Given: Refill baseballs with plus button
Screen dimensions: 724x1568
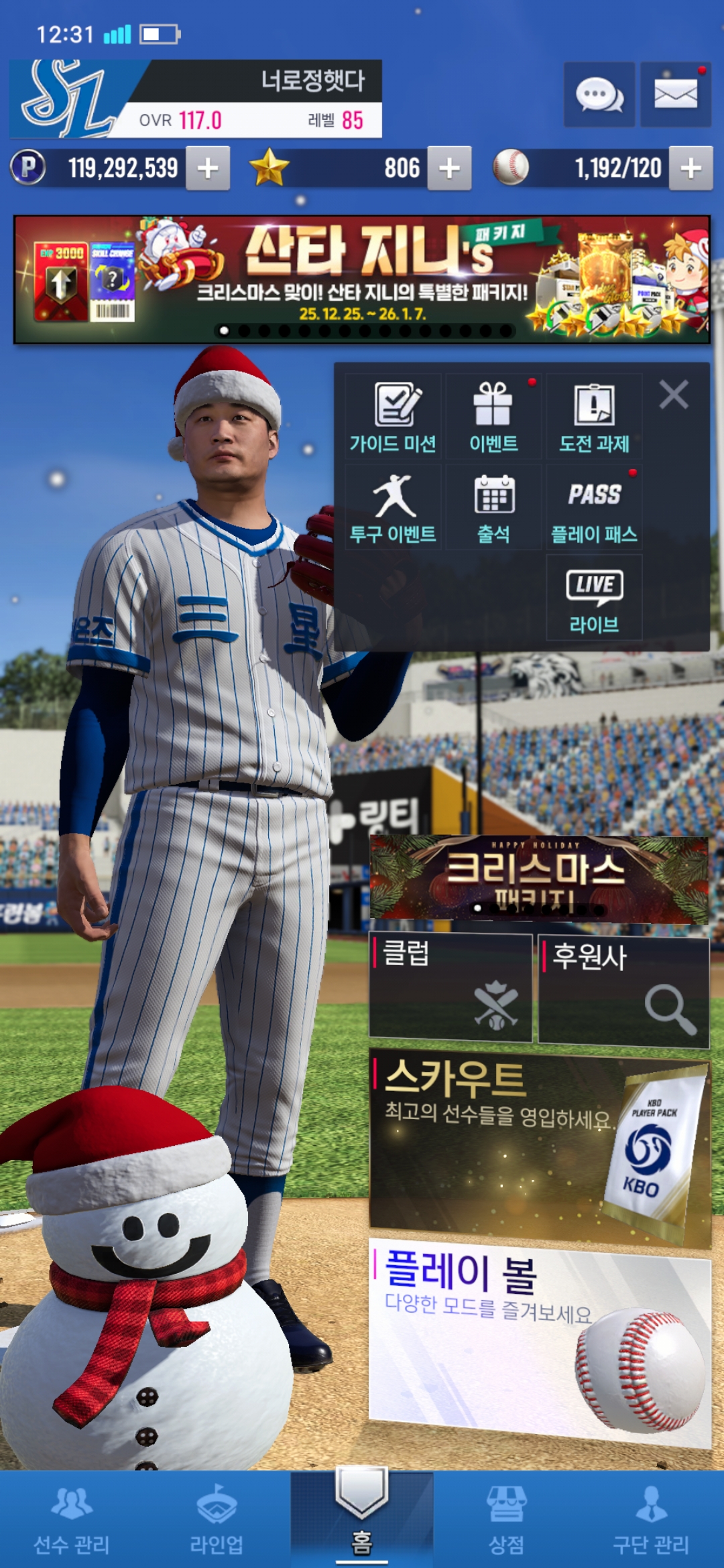Looking at the screenshot, I should pyautogui.click(x=690, y=168).
